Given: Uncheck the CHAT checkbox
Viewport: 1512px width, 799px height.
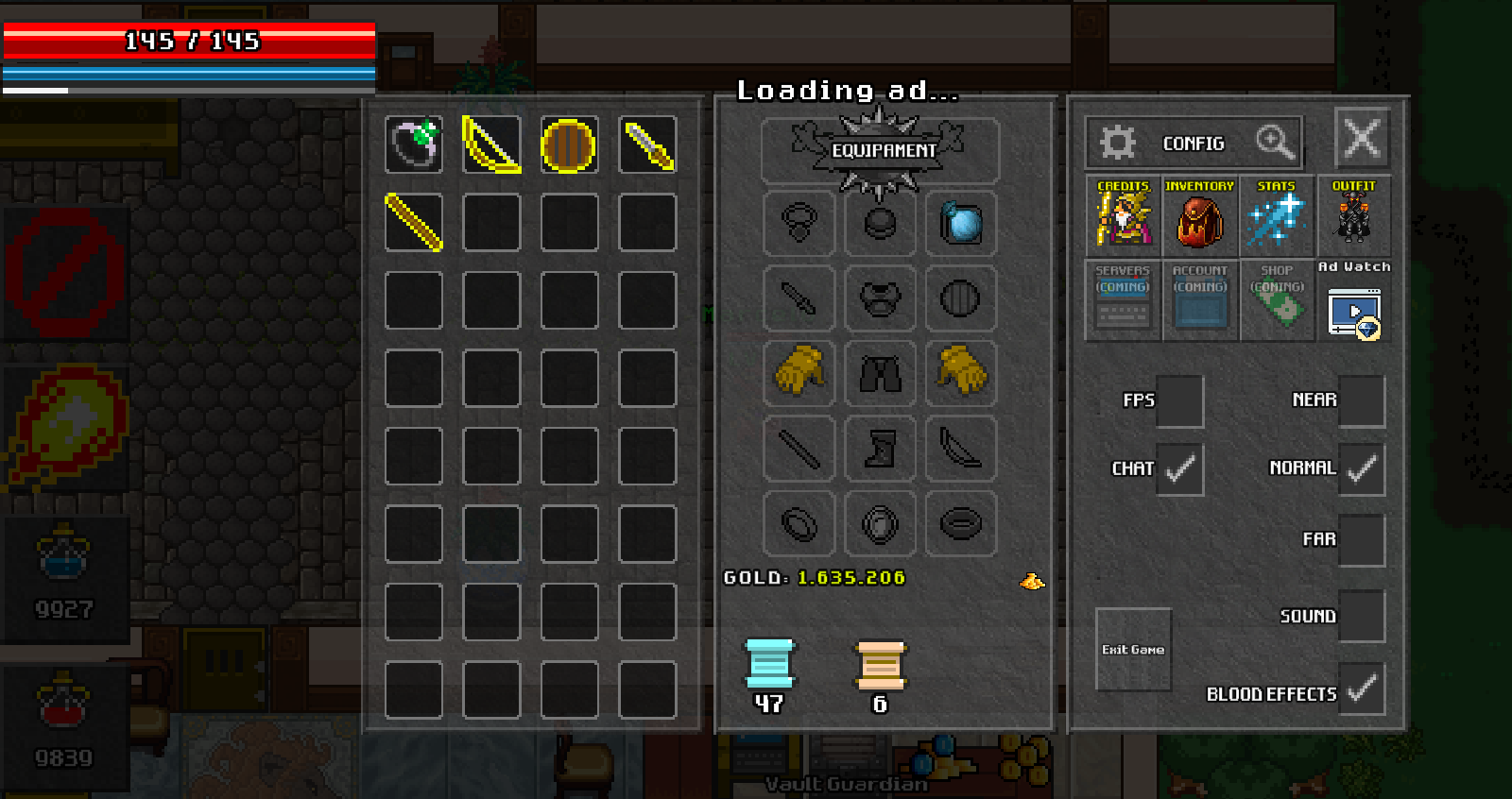Looking at the screenshot, I should [1179, 468].
